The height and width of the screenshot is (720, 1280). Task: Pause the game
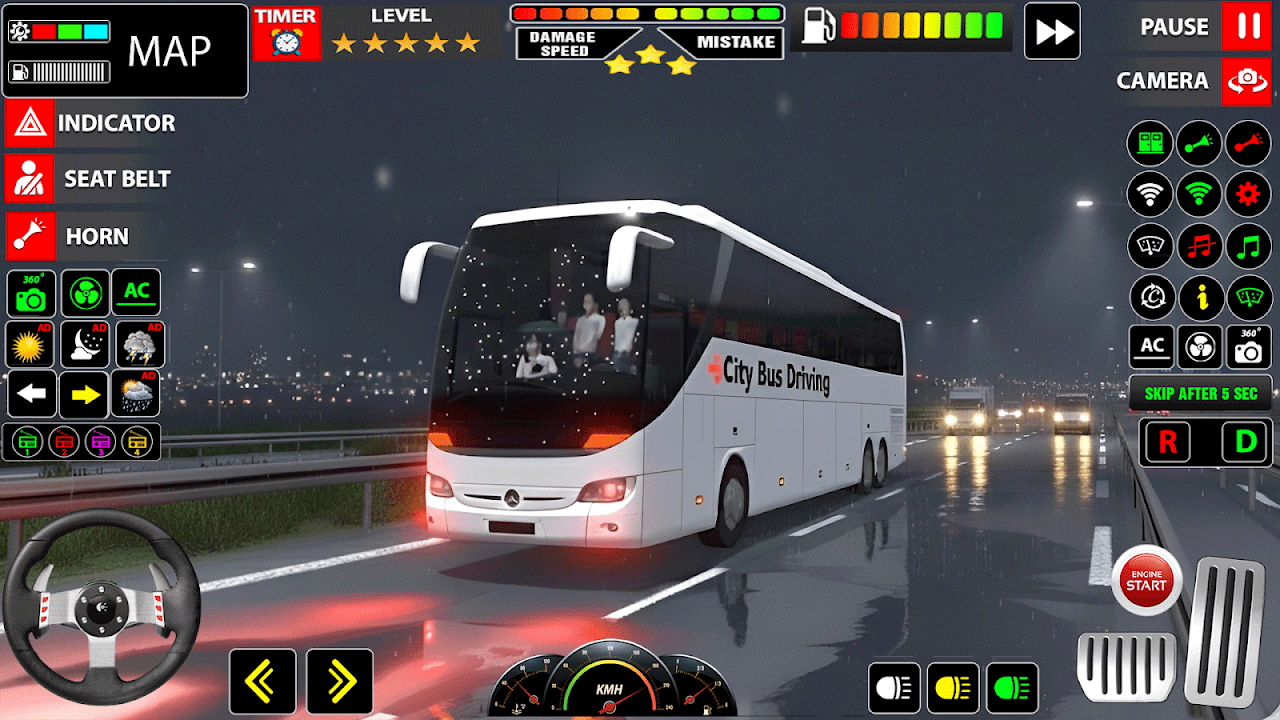(1246, 27)
